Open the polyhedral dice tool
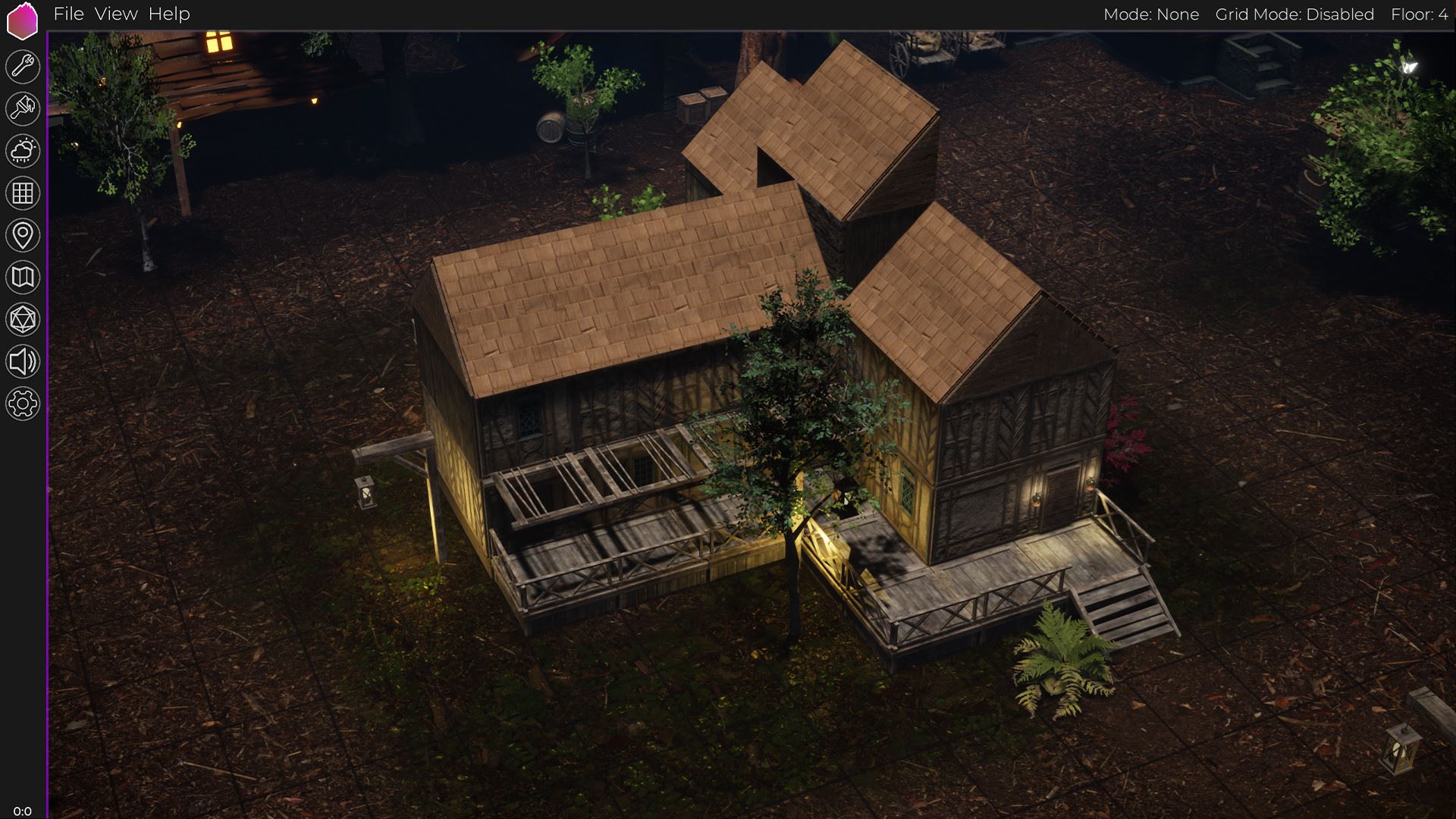This screenshot has height=819, width=1456. point(23,319)
